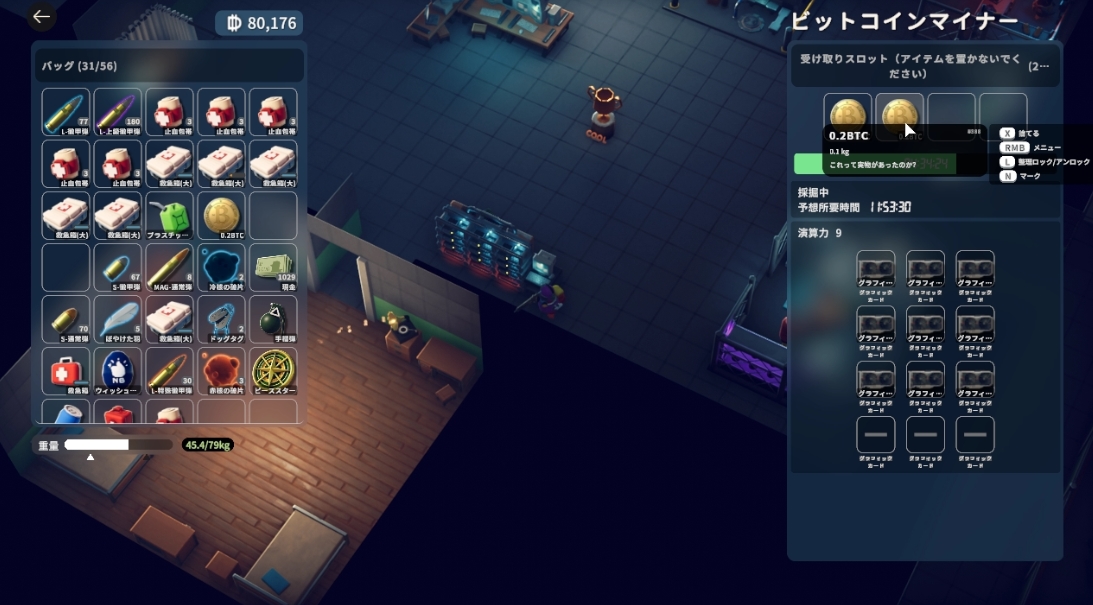The width and height of the screenshot is (1093, 605).
Task: Pick the 手榴弾 grenade slot
Action: point(274,319)
